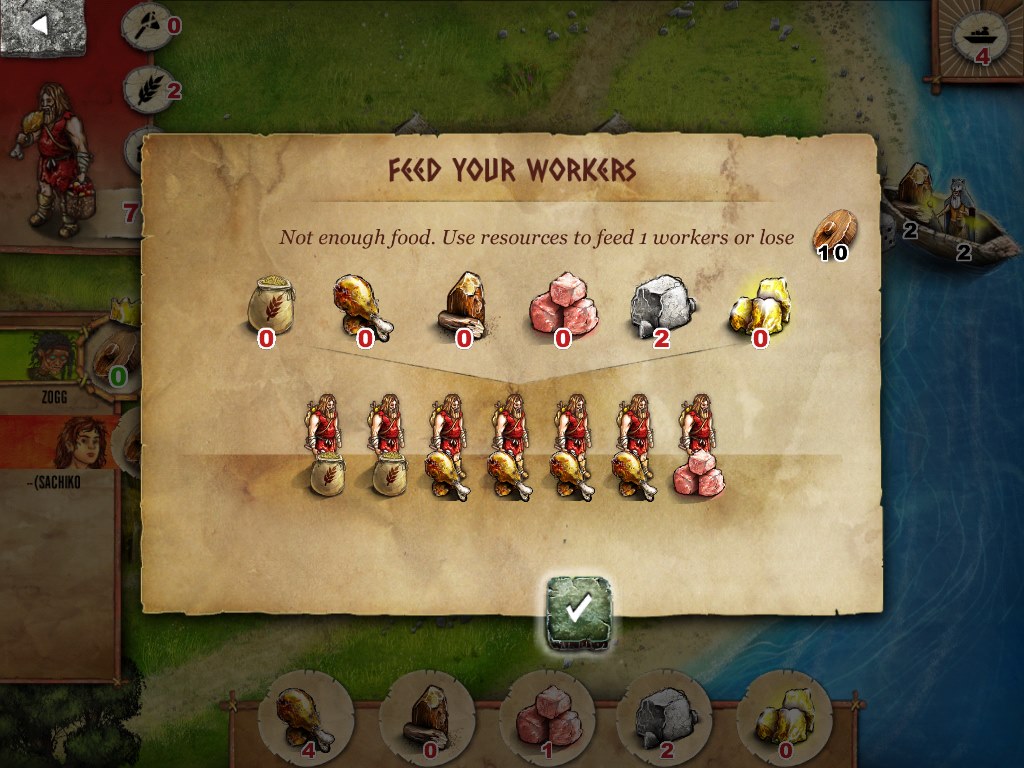Select the wood log resource in the dialog
Screen dimensions: 1024x768
pyautogui.click(x=461, y=304)
